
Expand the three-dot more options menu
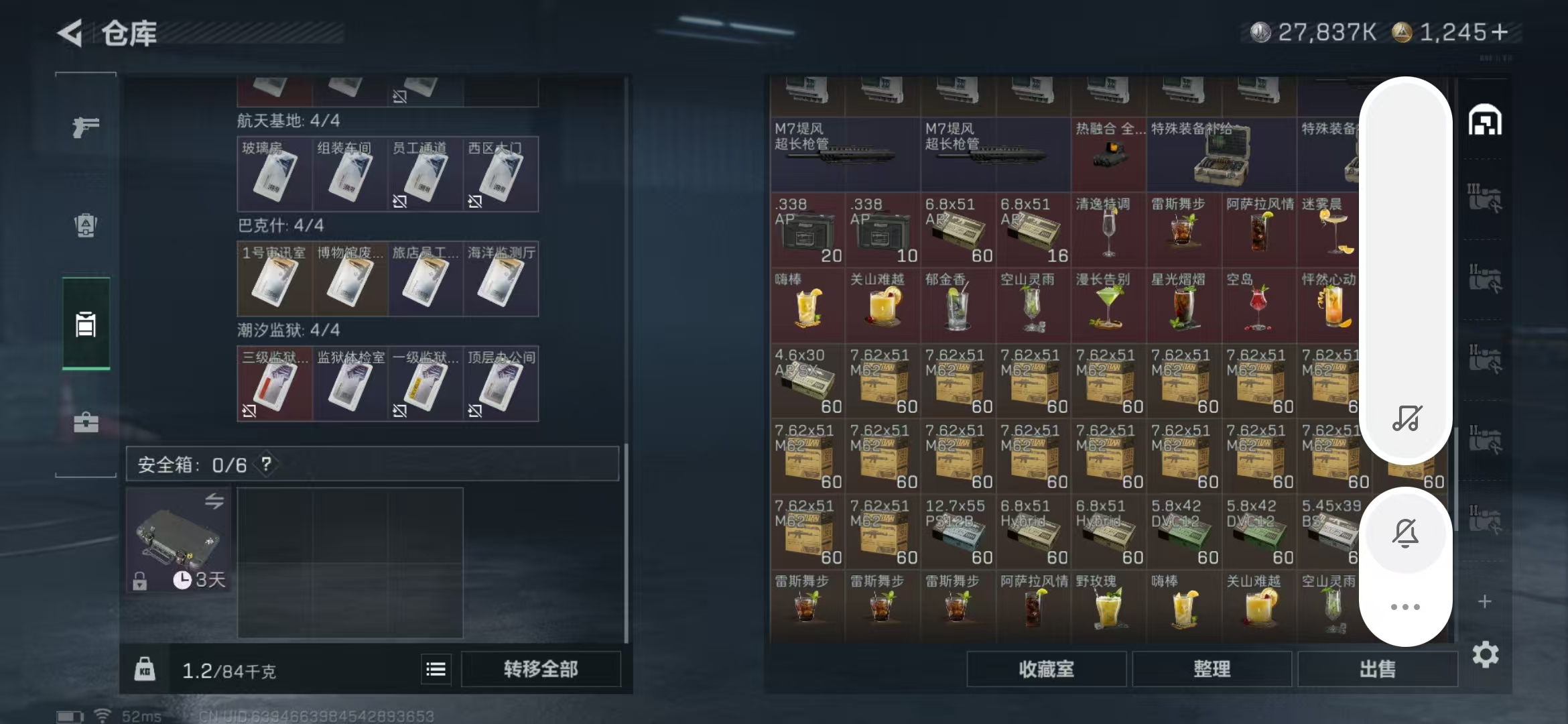[x=1405, y=607]
